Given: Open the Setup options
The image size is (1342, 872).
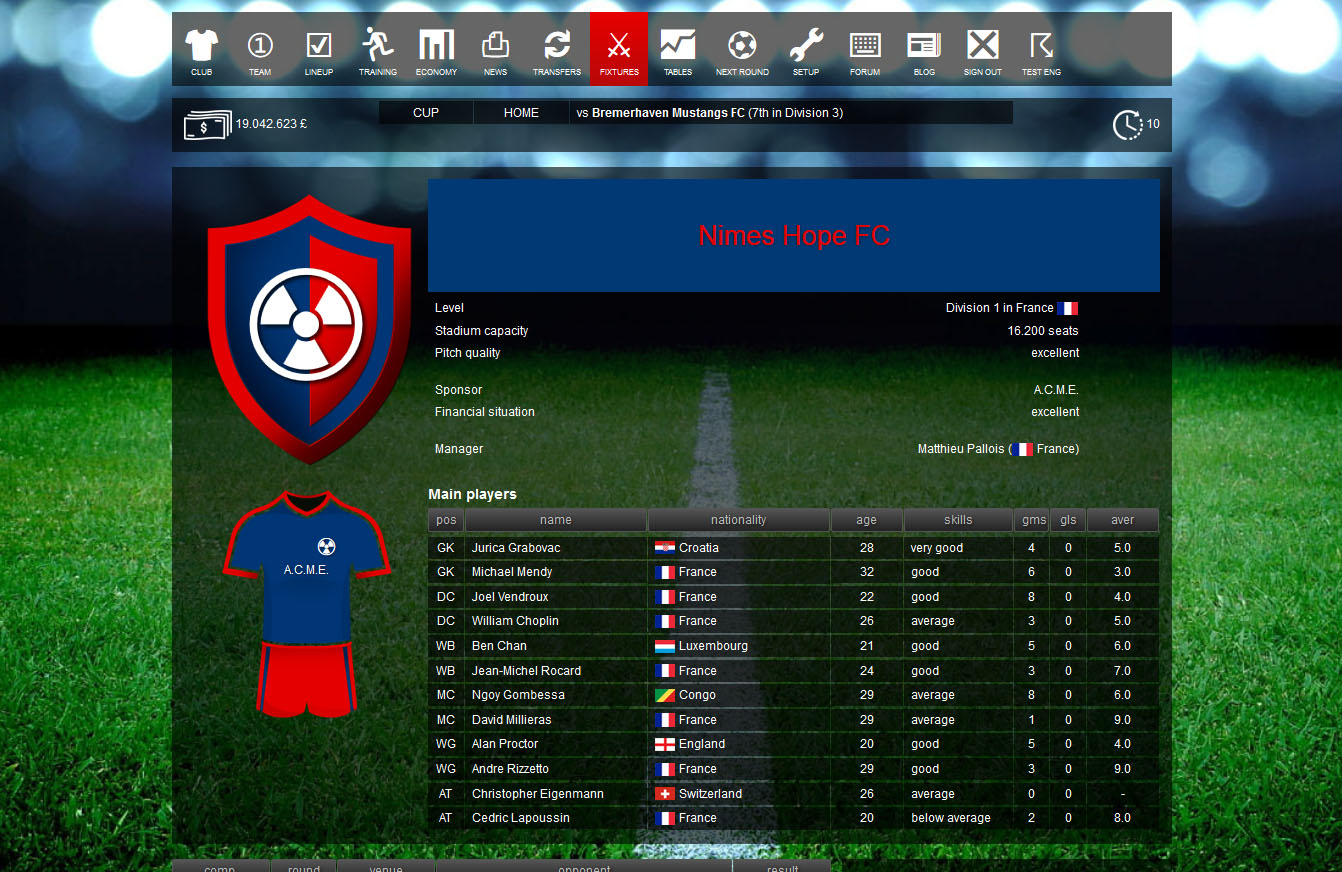Looking at the screenshot, I should pyautogui.click(x=805, y=48).
